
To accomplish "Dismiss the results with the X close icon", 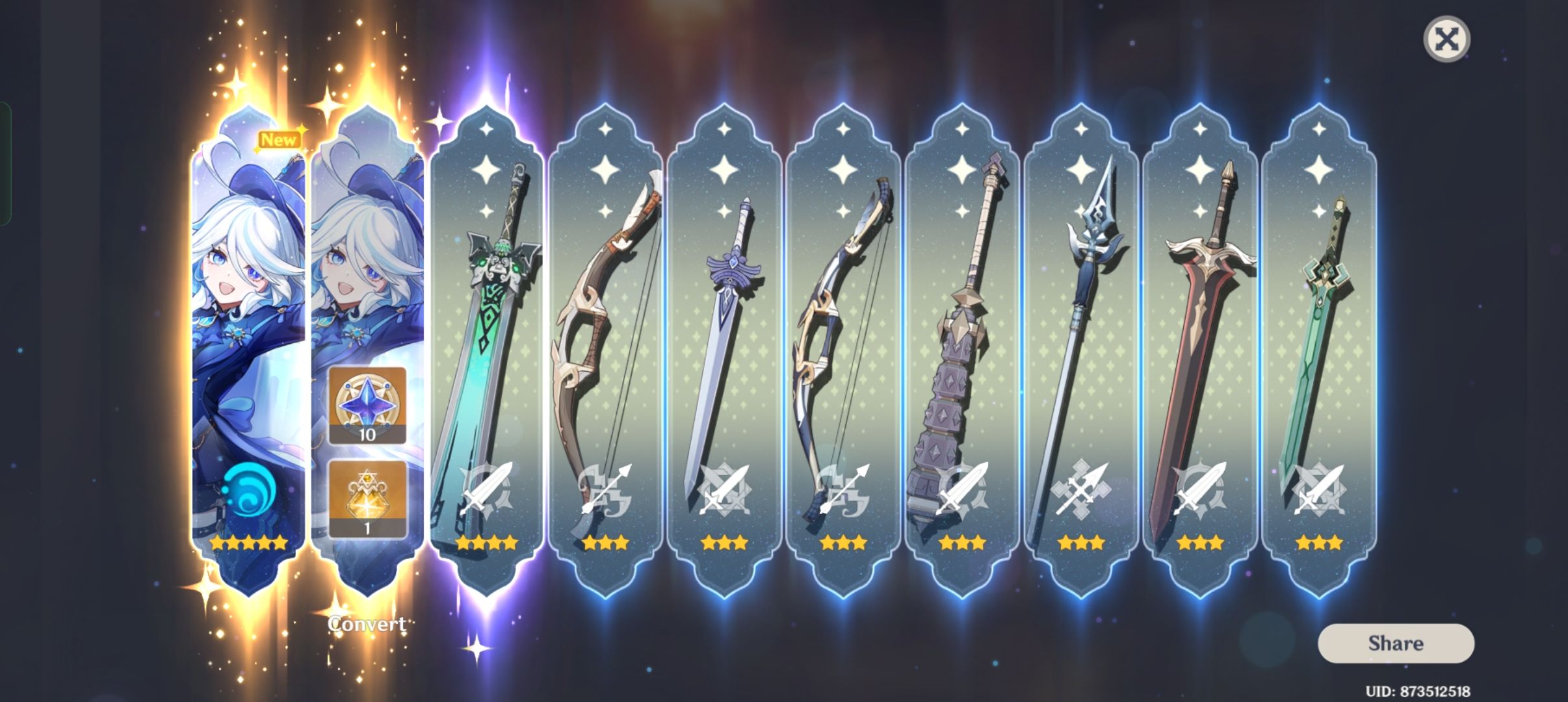I will tap(1448, 40).
